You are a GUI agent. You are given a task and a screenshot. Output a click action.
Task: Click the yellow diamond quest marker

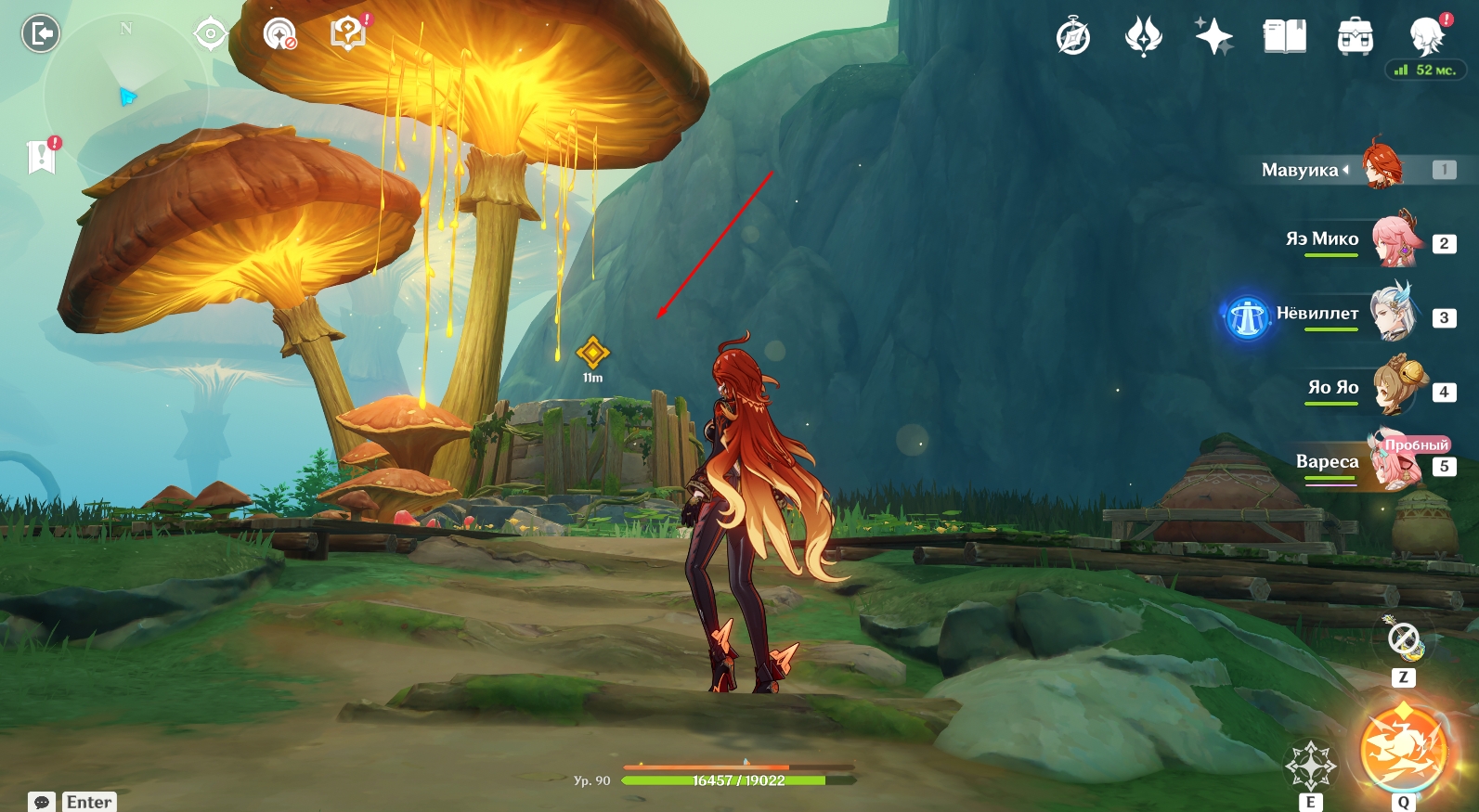point(592,353)
